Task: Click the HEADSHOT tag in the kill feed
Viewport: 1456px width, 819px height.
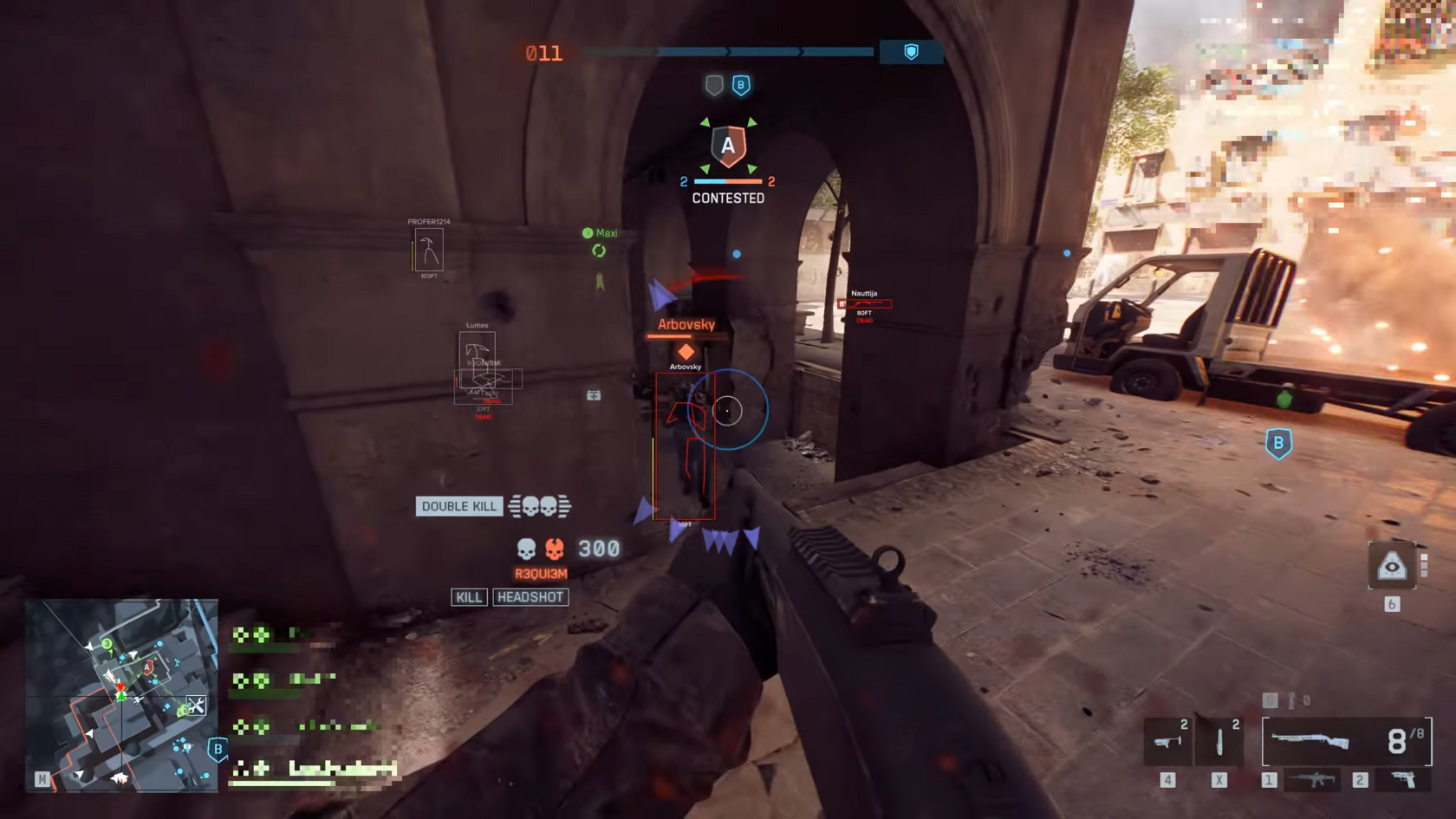Action: 530,596
